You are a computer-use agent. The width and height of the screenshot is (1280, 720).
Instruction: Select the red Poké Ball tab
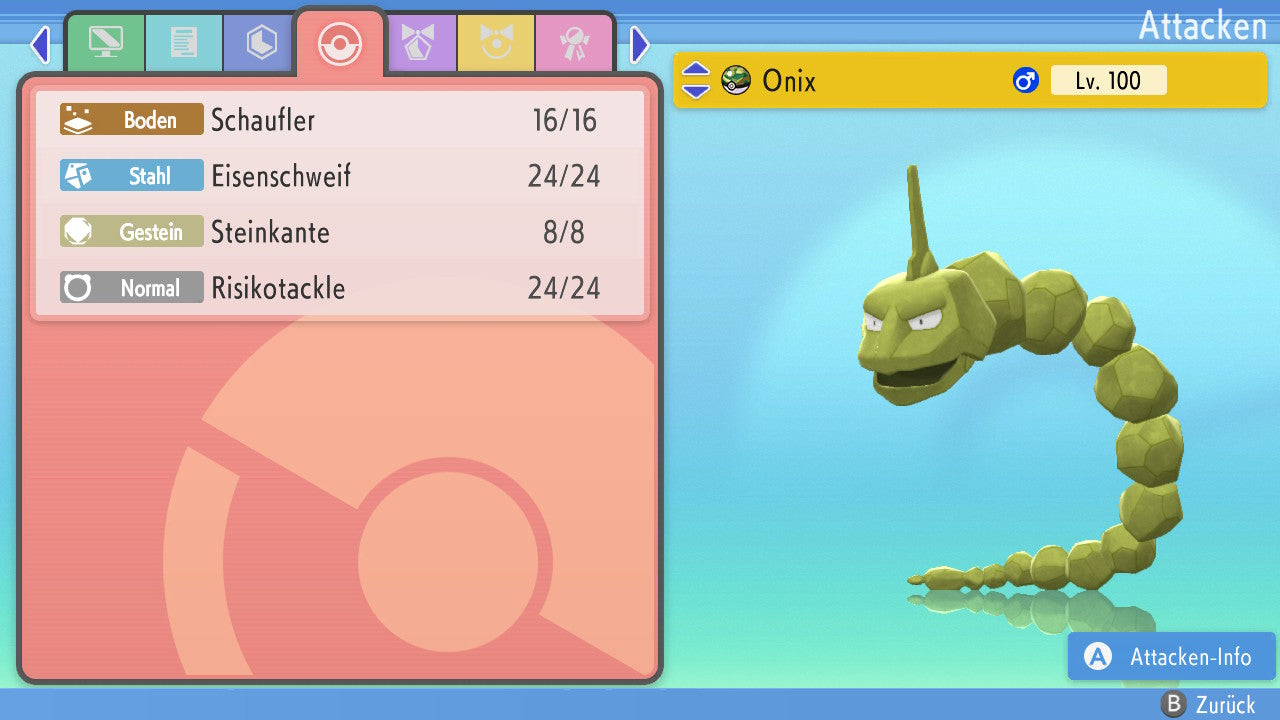coord(339,43)
